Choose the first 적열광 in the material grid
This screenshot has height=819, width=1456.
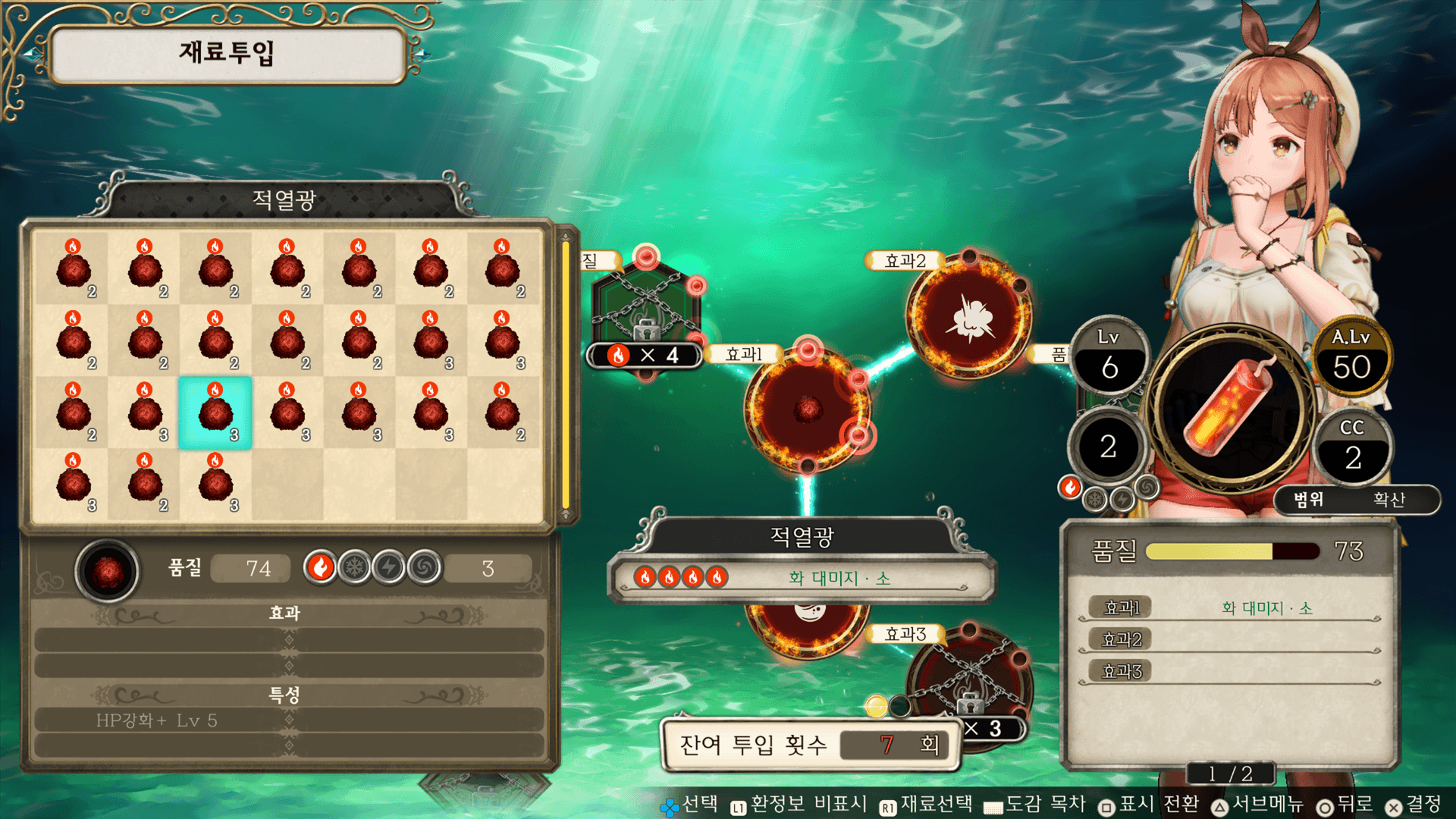click(73, 269)
